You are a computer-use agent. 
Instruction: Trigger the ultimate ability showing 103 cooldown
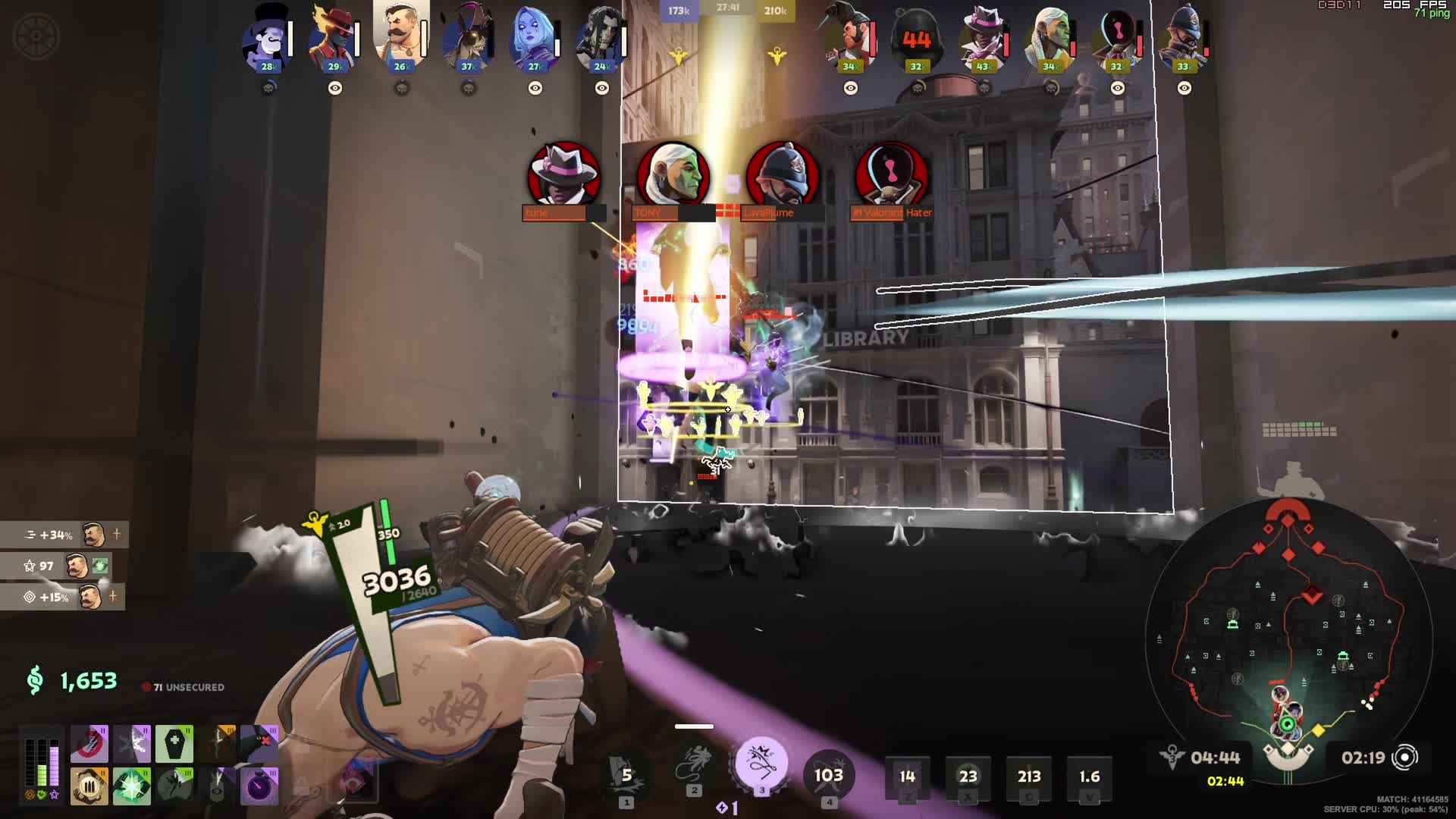click(828, 775)
